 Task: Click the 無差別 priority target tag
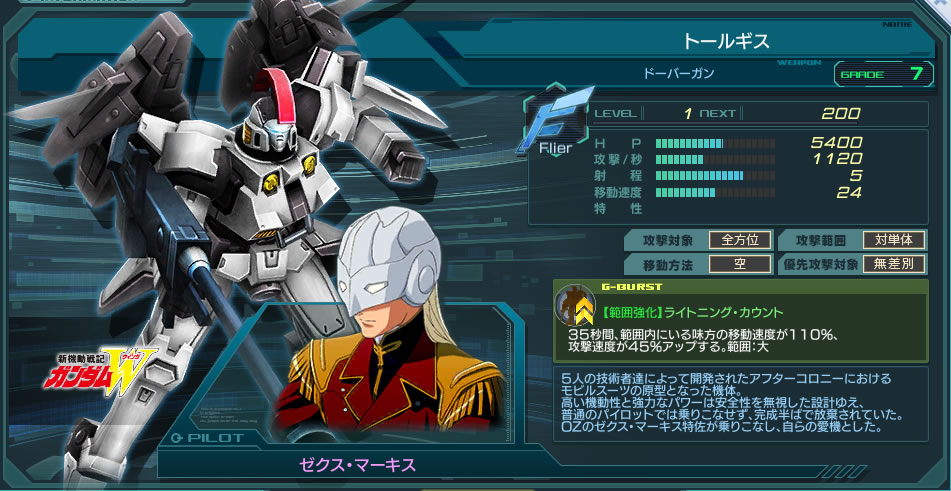tap(894, 264)
